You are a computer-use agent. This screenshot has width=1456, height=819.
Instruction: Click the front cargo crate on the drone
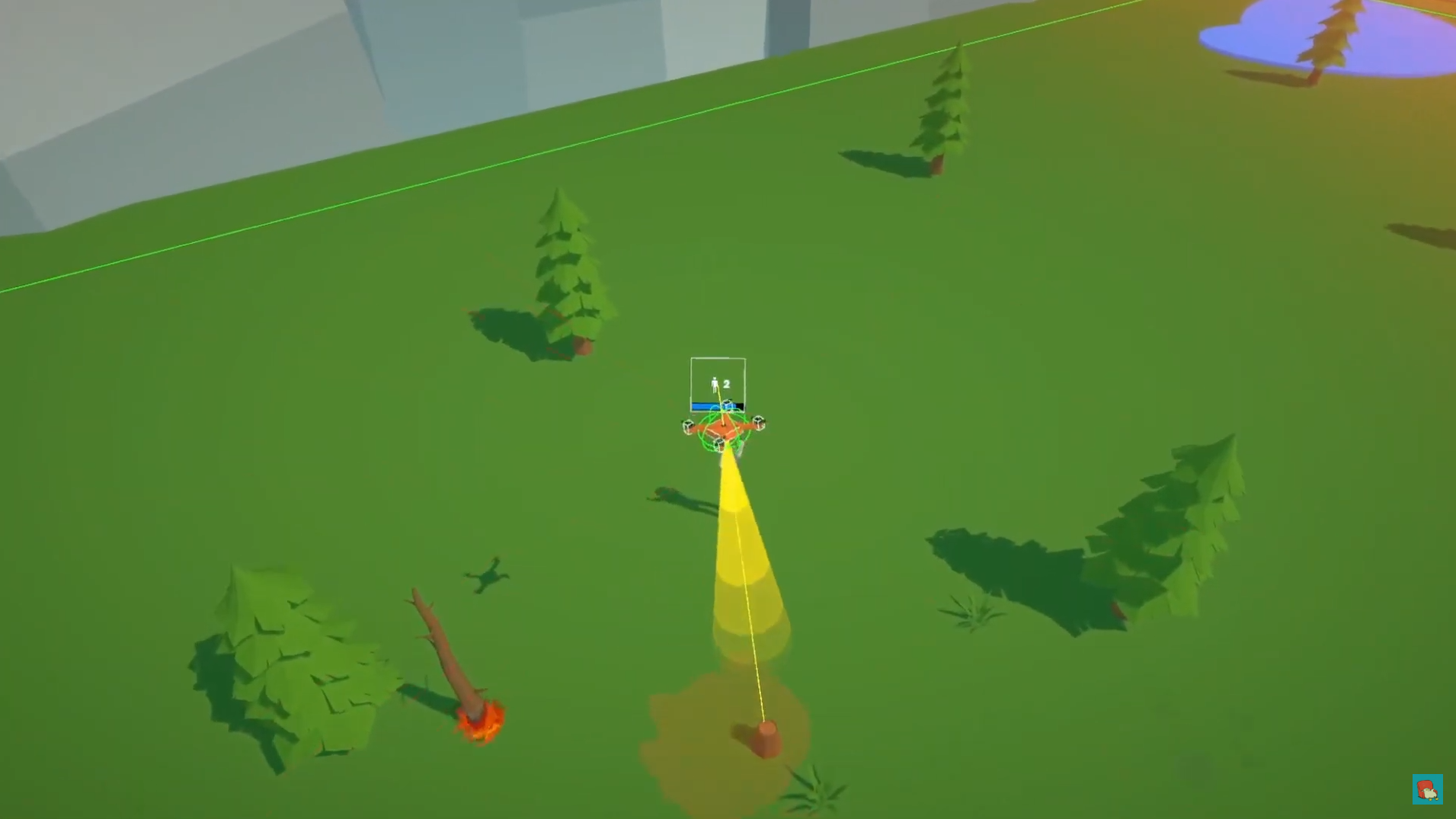click(719, 443)
